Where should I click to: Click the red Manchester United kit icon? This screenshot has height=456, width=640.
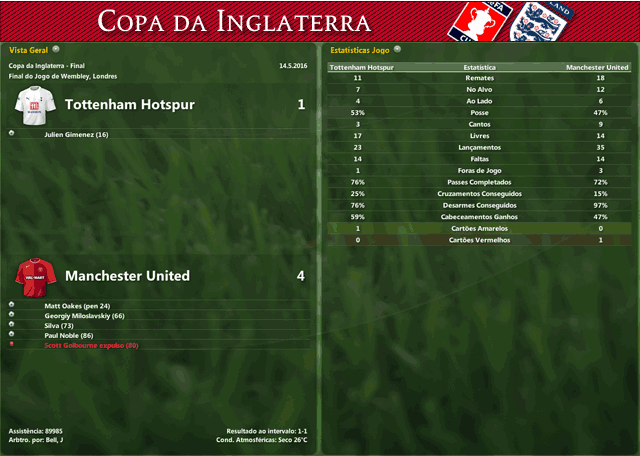35,274
